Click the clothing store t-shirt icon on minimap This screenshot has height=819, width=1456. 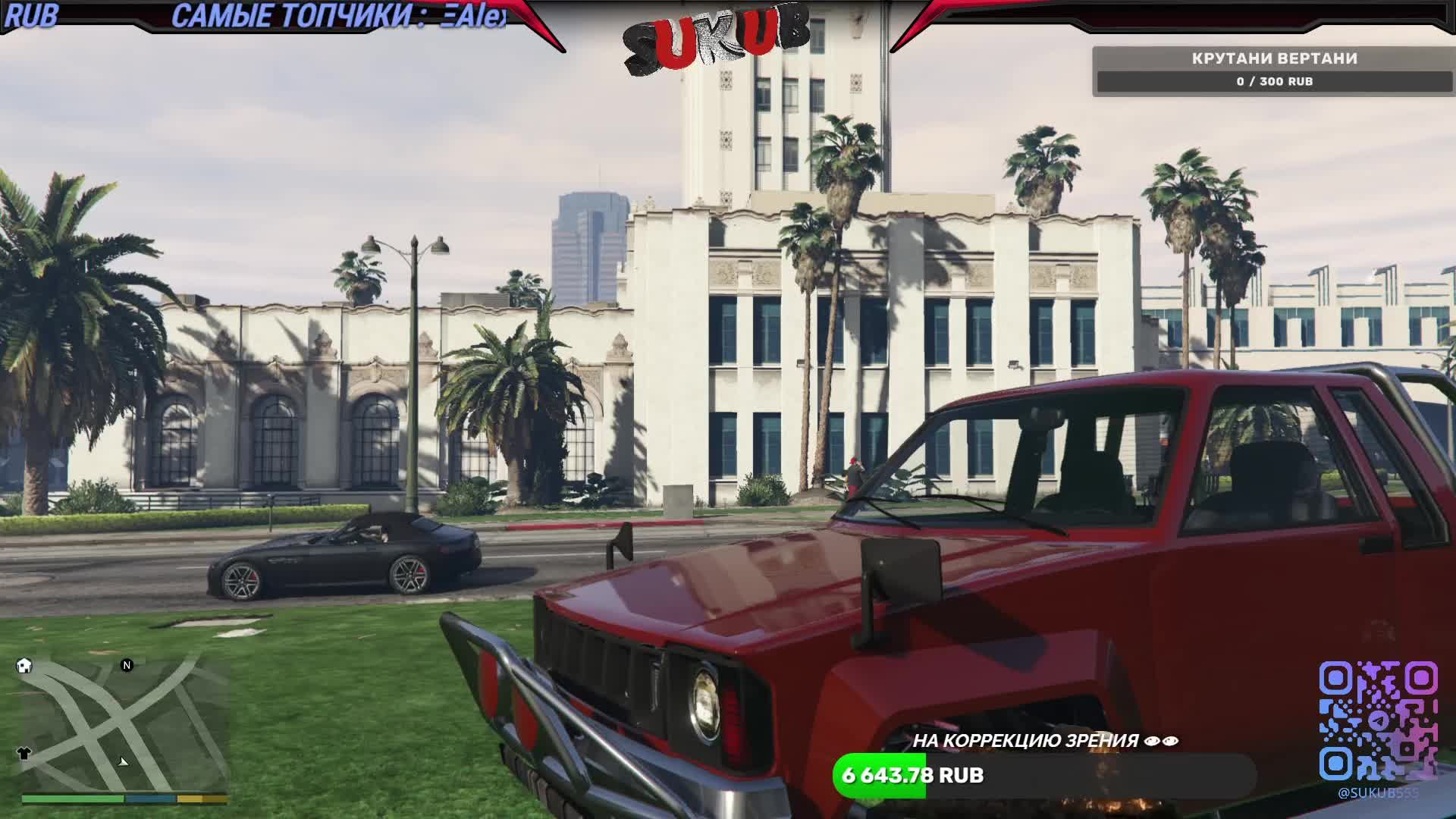point(24,754)
